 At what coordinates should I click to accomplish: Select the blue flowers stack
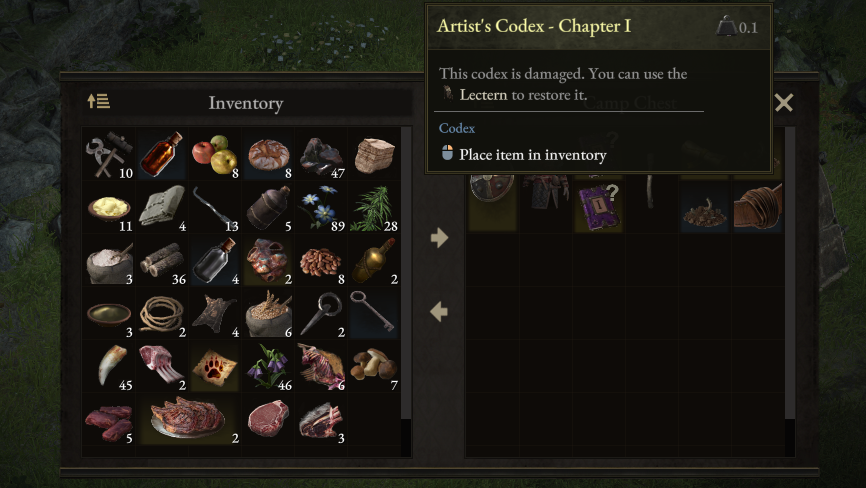point(320,206)
